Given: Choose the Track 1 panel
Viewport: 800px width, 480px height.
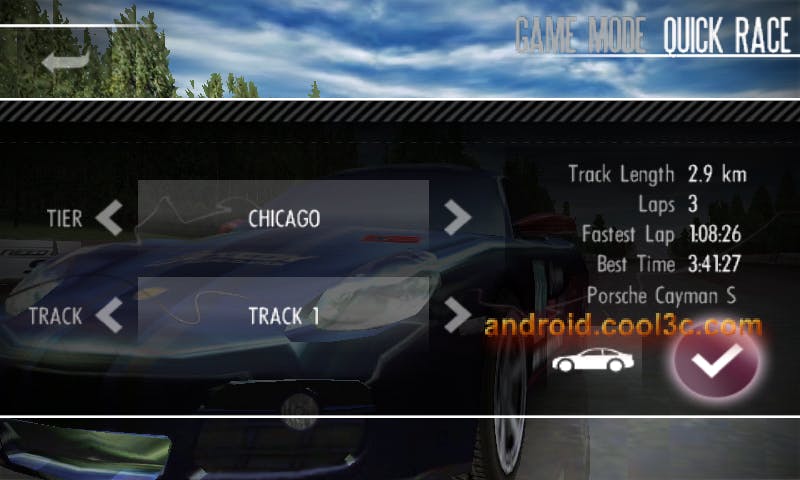Looking at the screenshot, I should 283,316.
